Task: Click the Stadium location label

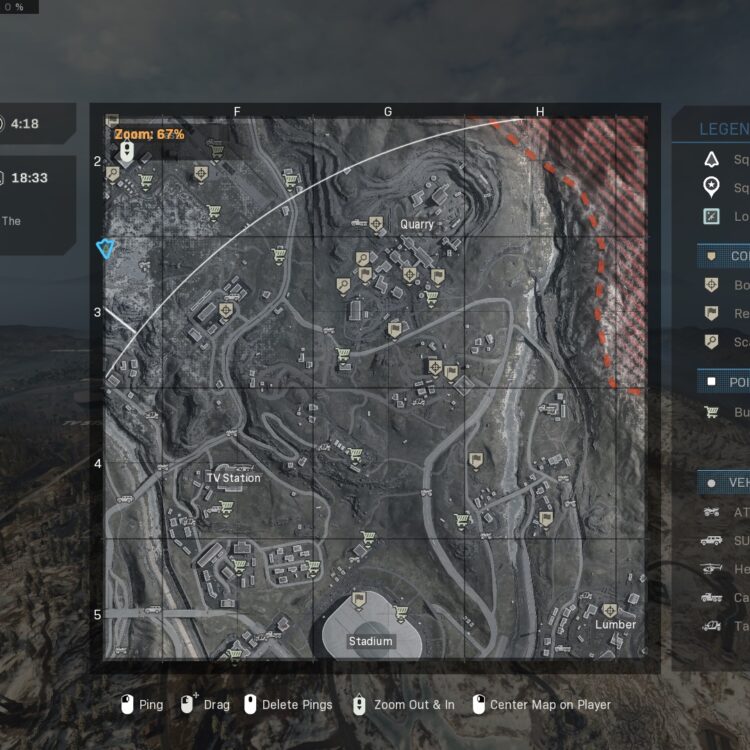Action: click(370, 641)
